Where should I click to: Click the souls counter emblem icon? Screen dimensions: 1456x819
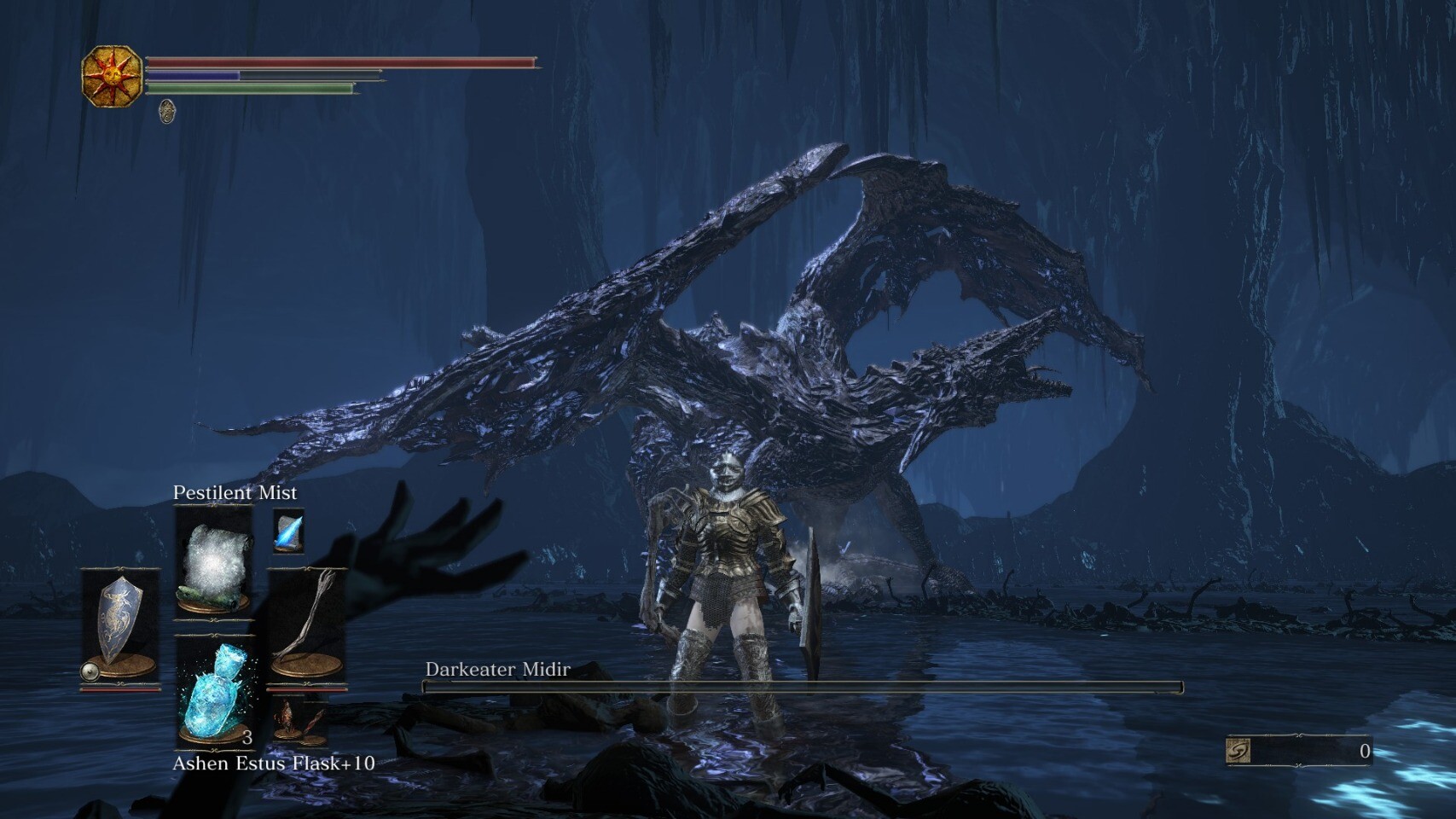pos(1238,751)
